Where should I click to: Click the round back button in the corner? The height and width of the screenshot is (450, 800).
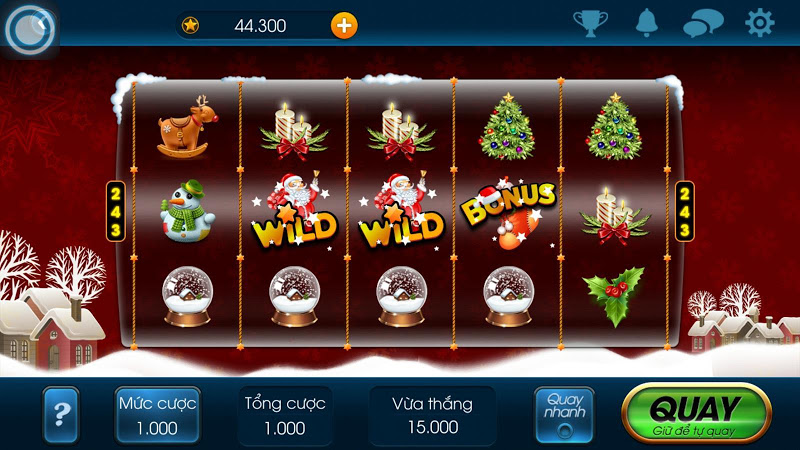tap(30, 28)
